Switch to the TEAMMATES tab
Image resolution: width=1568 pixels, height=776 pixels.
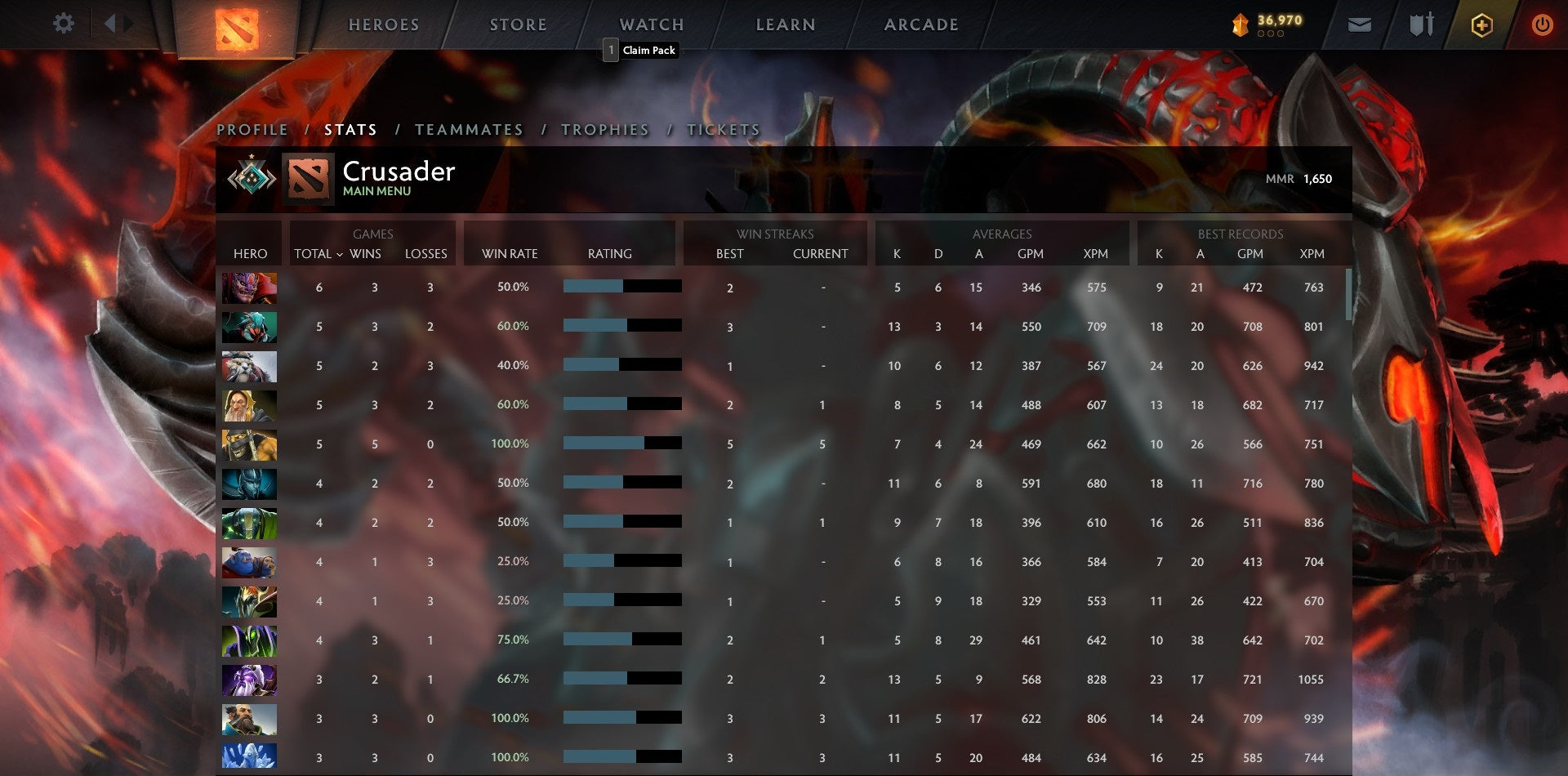[x=470, y=129]
